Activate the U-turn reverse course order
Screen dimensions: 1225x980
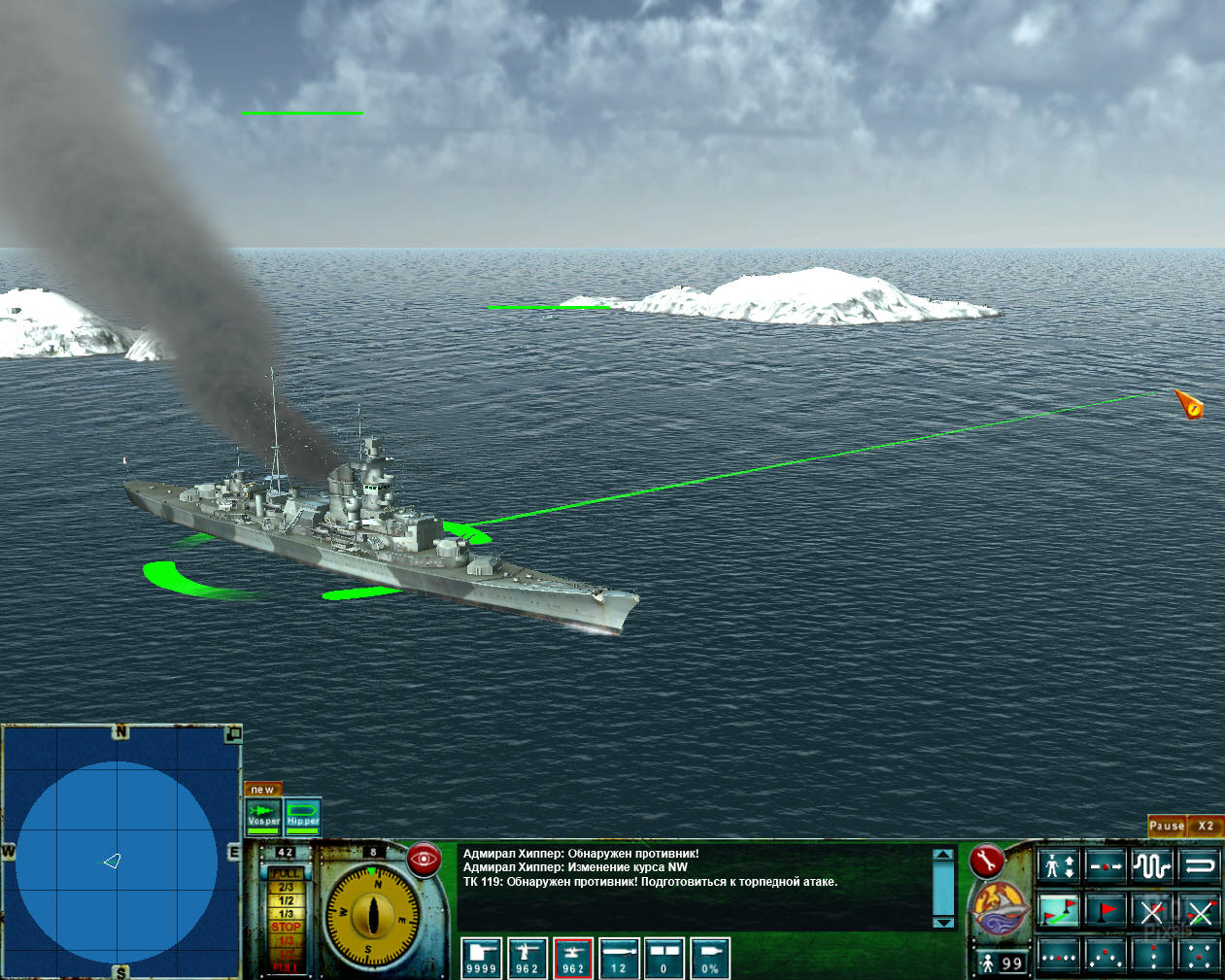coord(1200,864)
